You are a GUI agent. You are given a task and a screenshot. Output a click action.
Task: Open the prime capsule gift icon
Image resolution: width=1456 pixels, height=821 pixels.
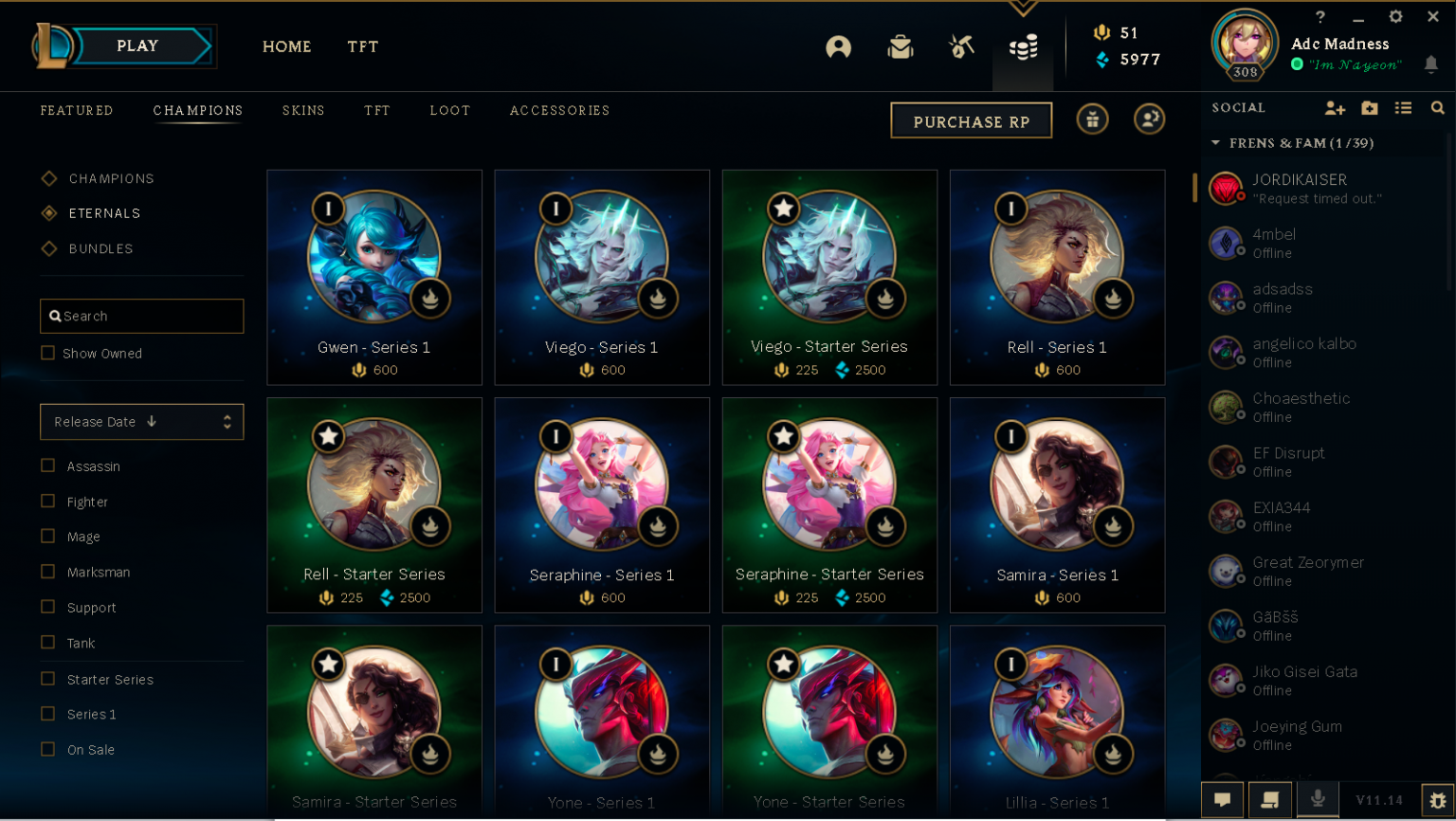1092,119
